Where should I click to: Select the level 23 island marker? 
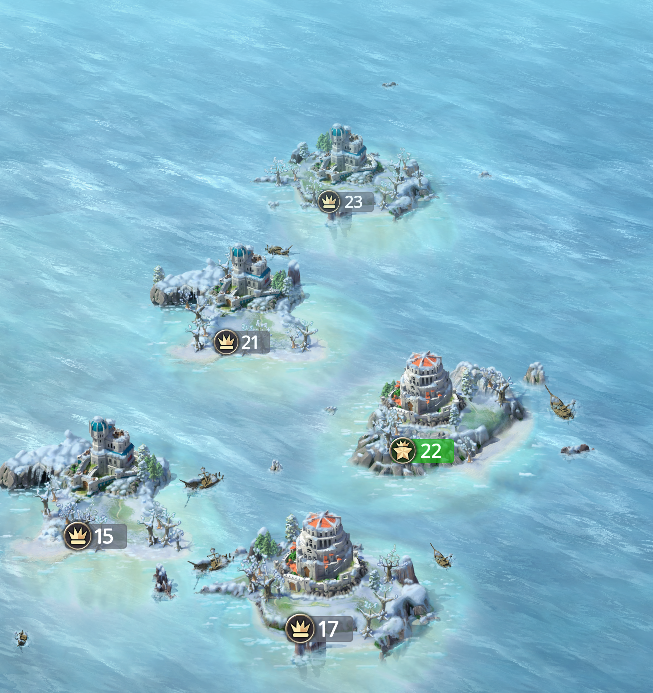[344, 202]
